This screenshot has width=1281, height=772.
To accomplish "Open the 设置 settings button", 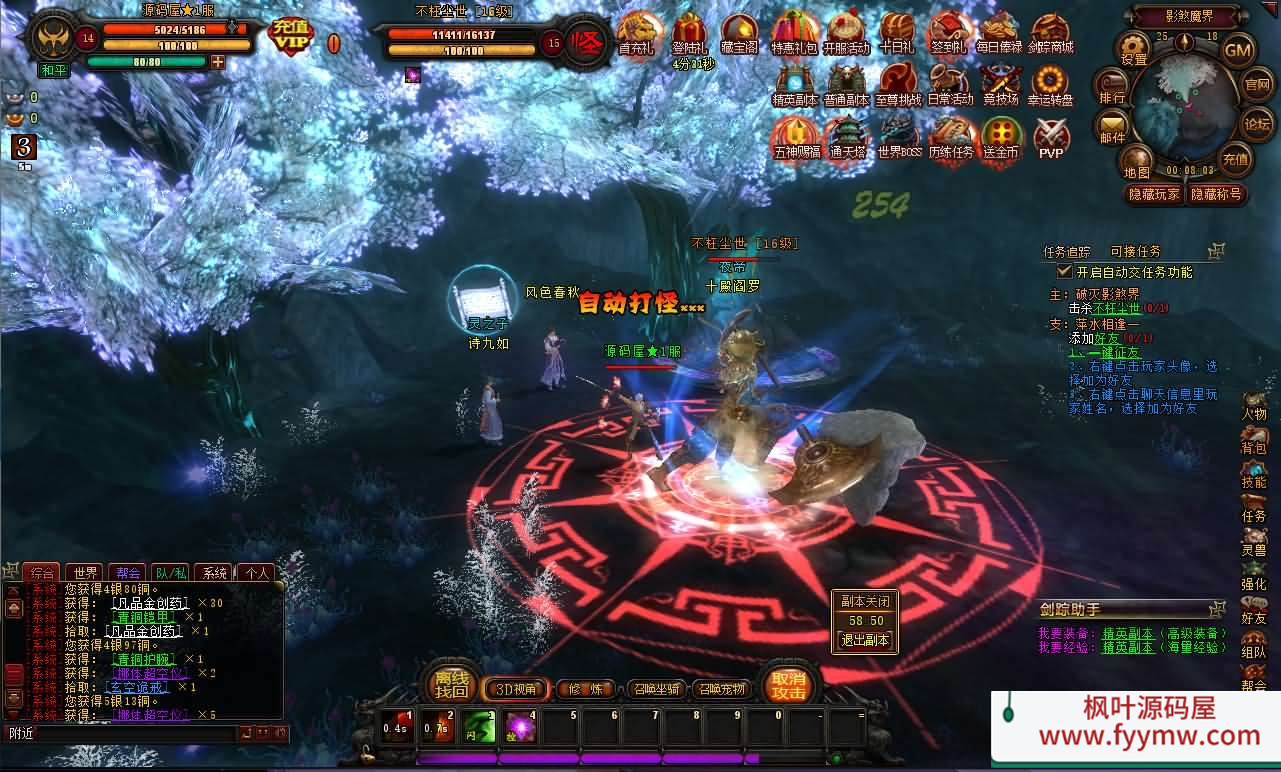I will tap(1134, 48).
